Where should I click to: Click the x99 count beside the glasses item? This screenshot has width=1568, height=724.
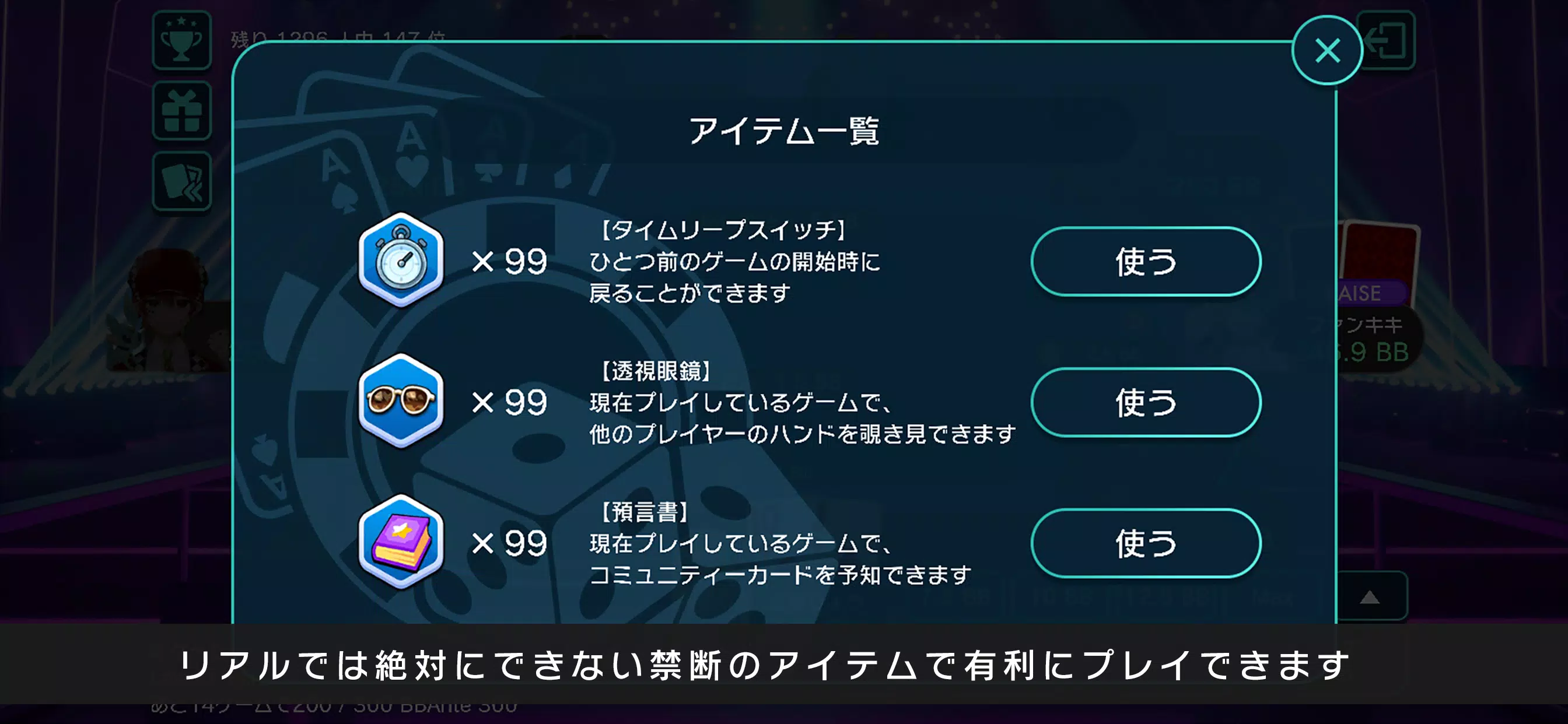pyautogui.click(x=519, y=401)
